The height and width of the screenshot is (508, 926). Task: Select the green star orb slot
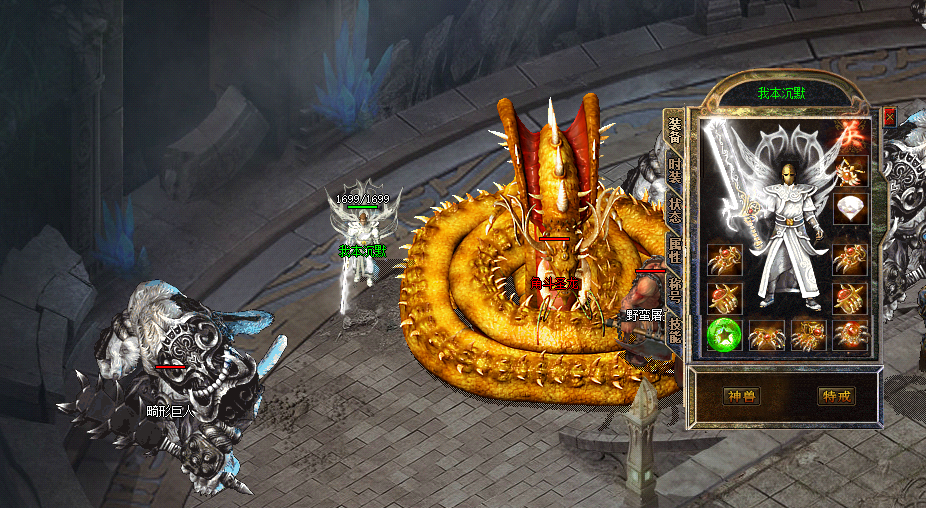click(x=723, y=334)
